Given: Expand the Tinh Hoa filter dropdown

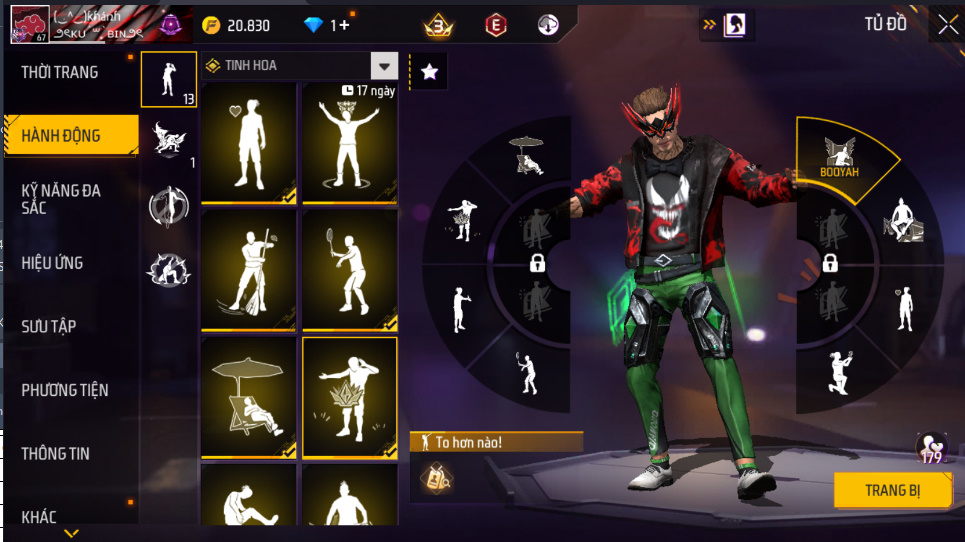Looking at the screenshot, I should 384,66.
